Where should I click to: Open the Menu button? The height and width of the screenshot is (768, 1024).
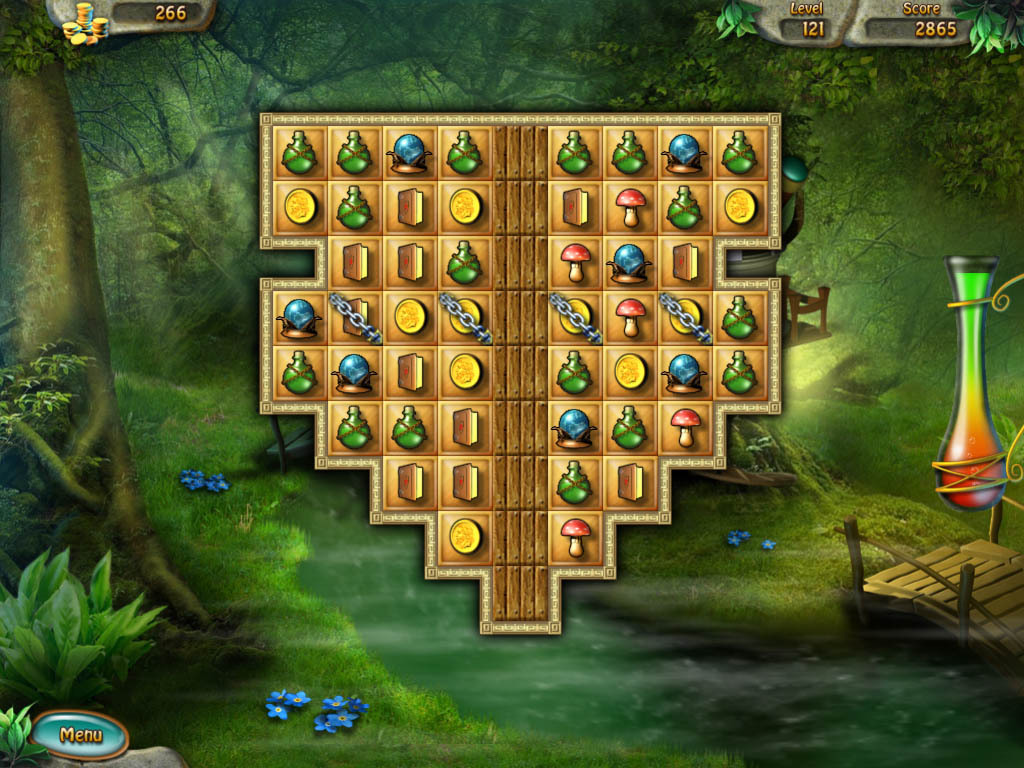coord(81,735)
